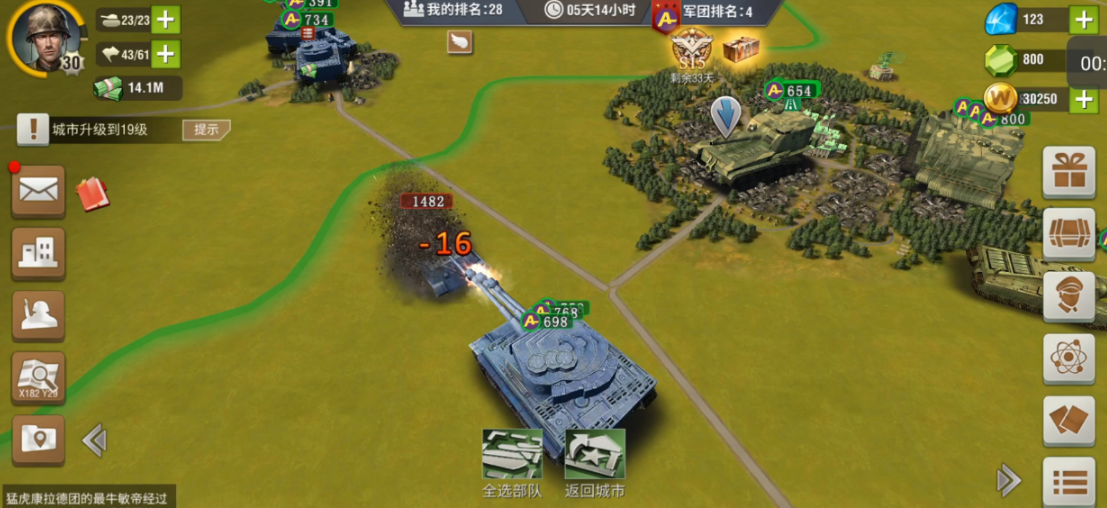
Task: Add gold coins next to 30250
Action: [x=1084, y=99]
